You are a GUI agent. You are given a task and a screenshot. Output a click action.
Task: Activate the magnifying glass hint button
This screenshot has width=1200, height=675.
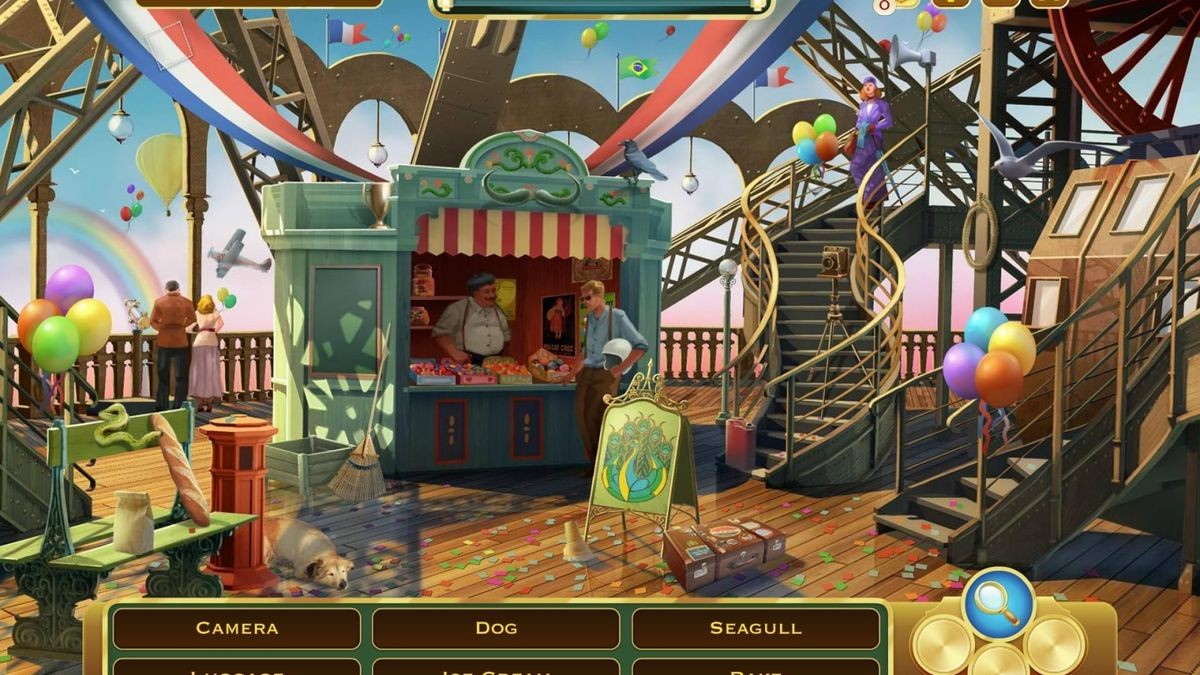[998, 604]
